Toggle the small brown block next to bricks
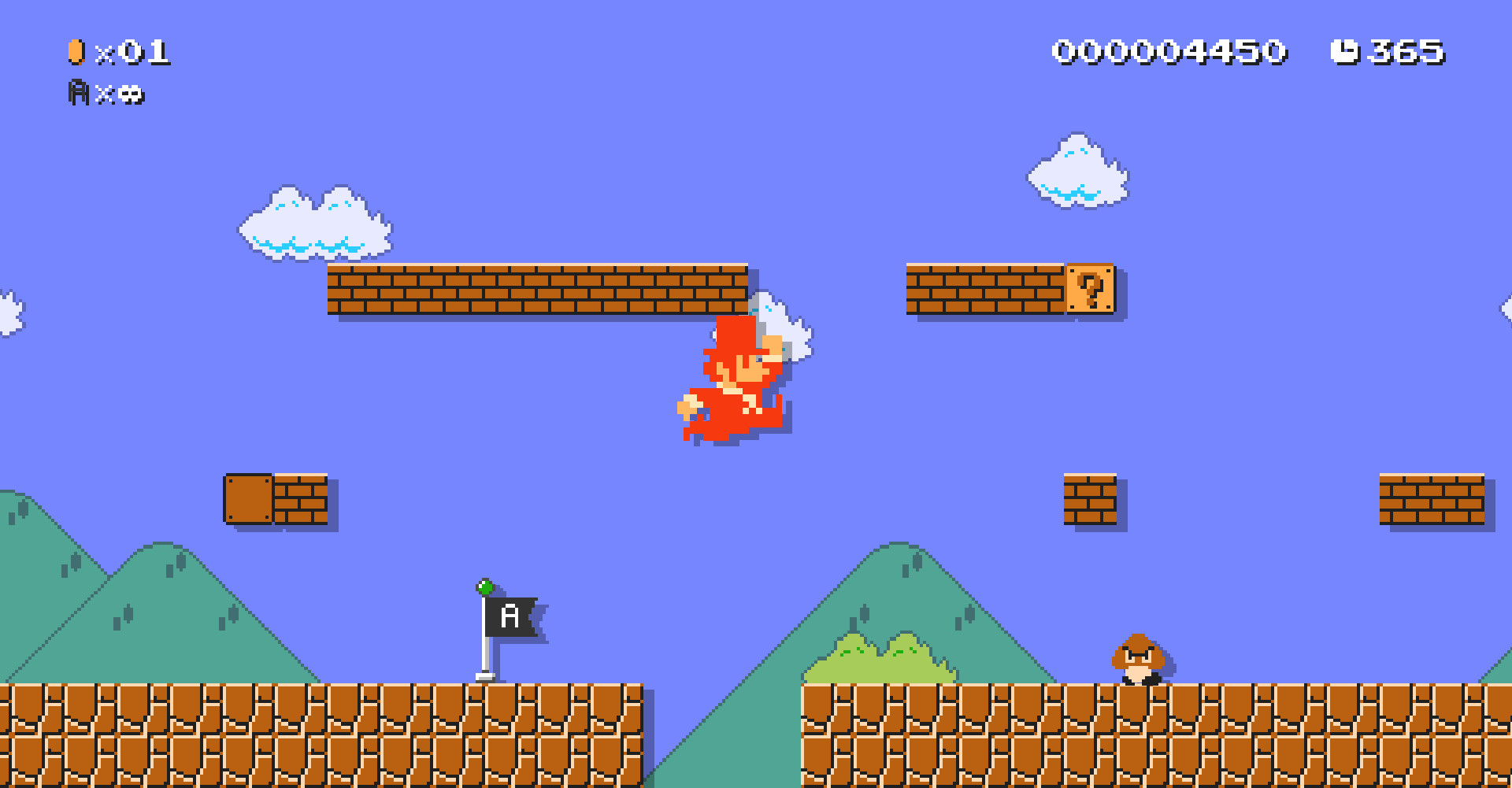 (247, 499)
